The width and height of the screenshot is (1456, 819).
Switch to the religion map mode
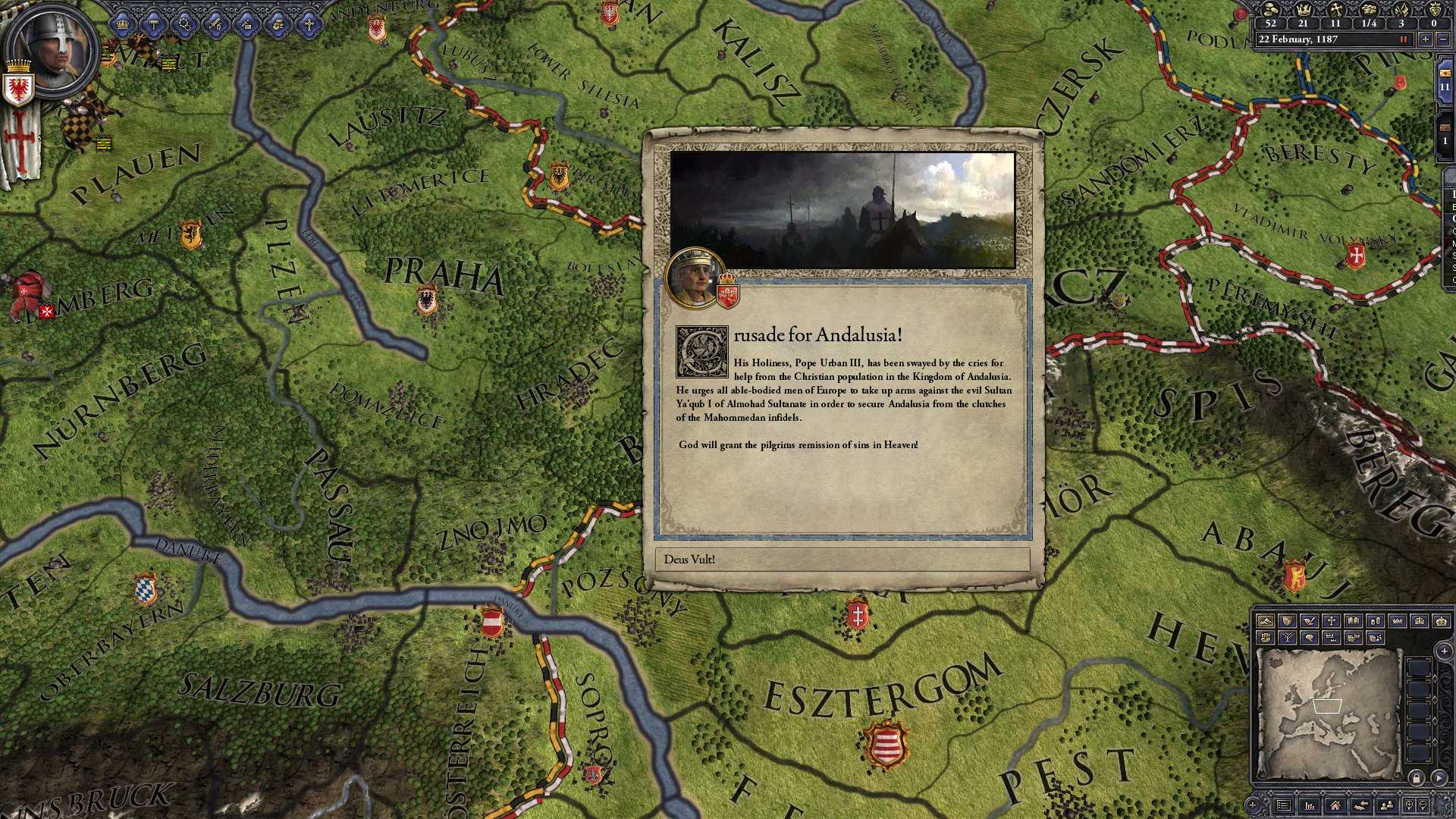[x=1331, y=621]
